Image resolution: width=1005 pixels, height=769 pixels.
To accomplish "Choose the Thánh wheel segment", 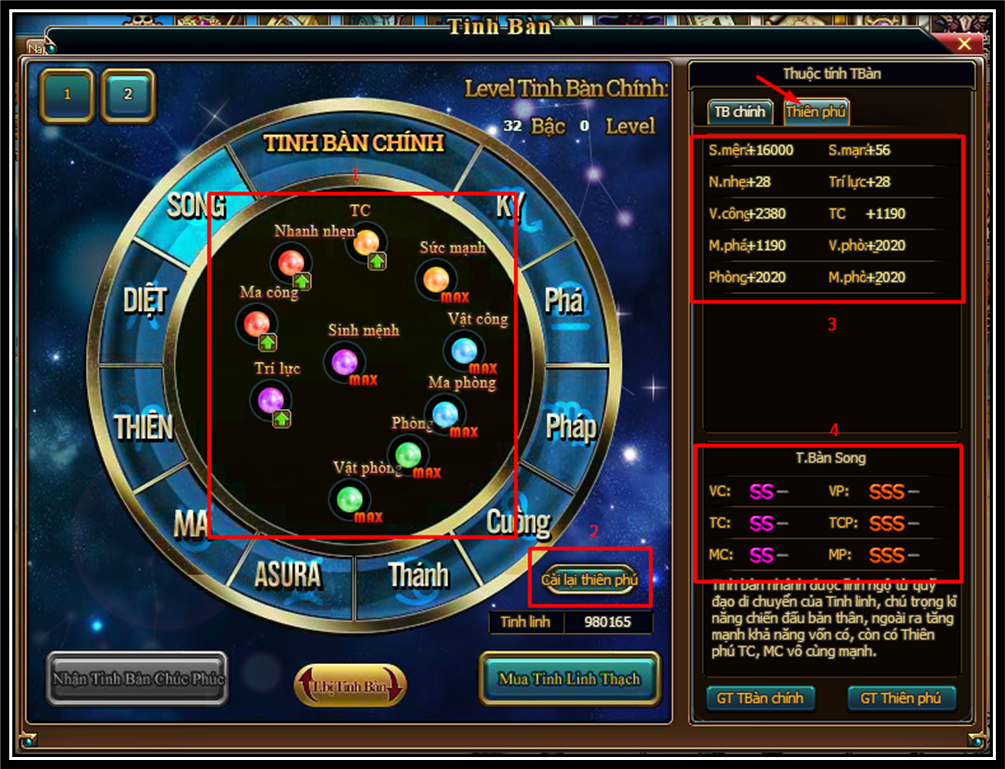I will click(x=418, y=575).
